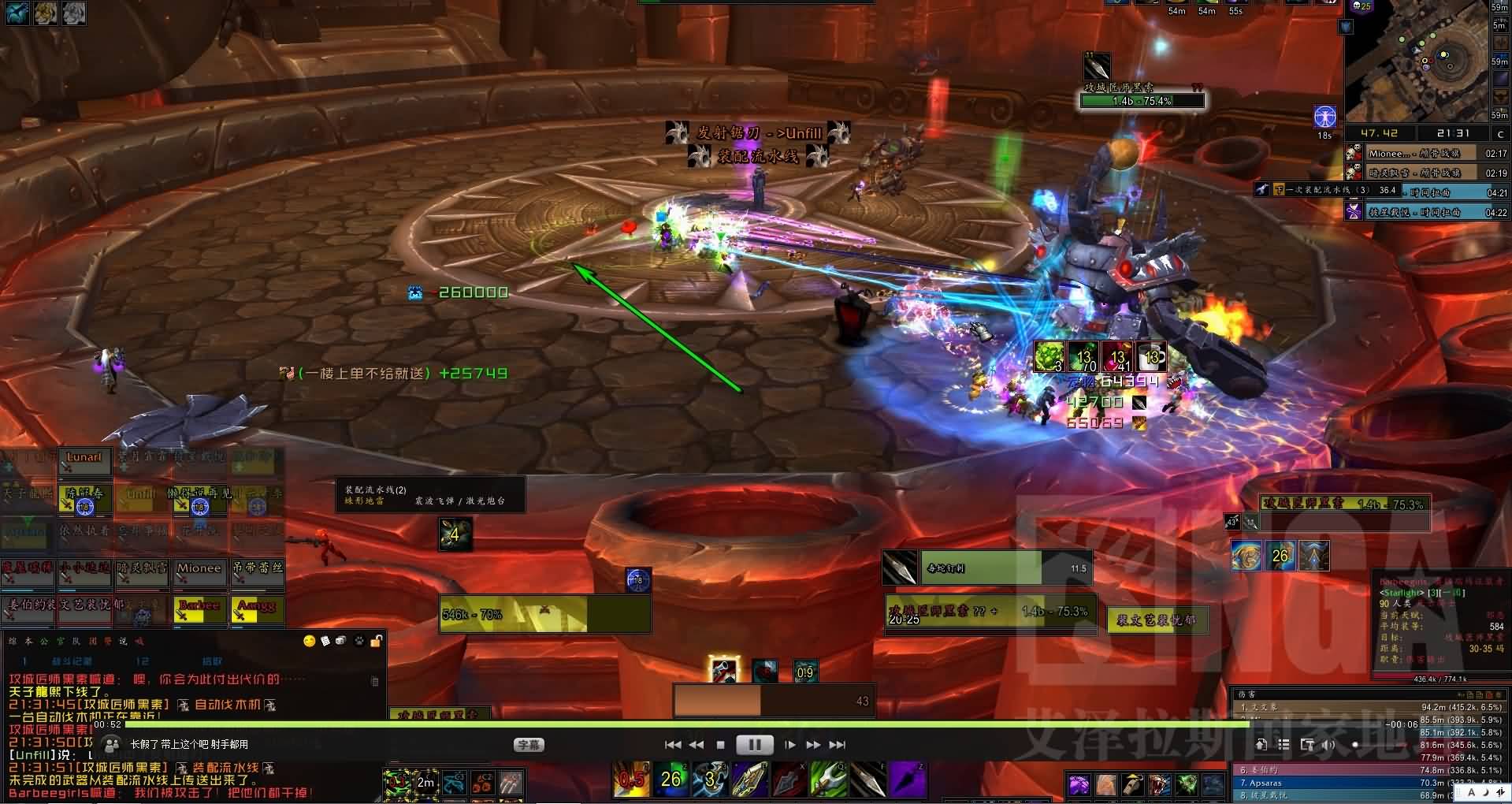The height and width of the screenshot is (804, 1512).
Task: Toggle the 字幕 subtitle button
Action: click(x=527, y=745)
